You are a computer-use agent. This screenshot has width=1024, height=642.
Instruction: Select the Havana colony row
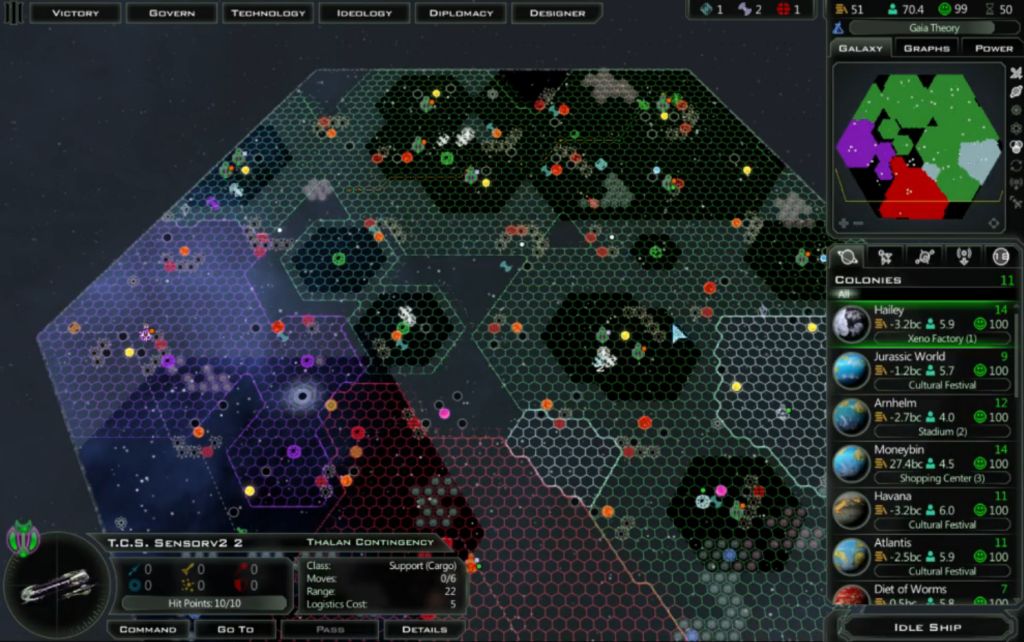(922, 510)
